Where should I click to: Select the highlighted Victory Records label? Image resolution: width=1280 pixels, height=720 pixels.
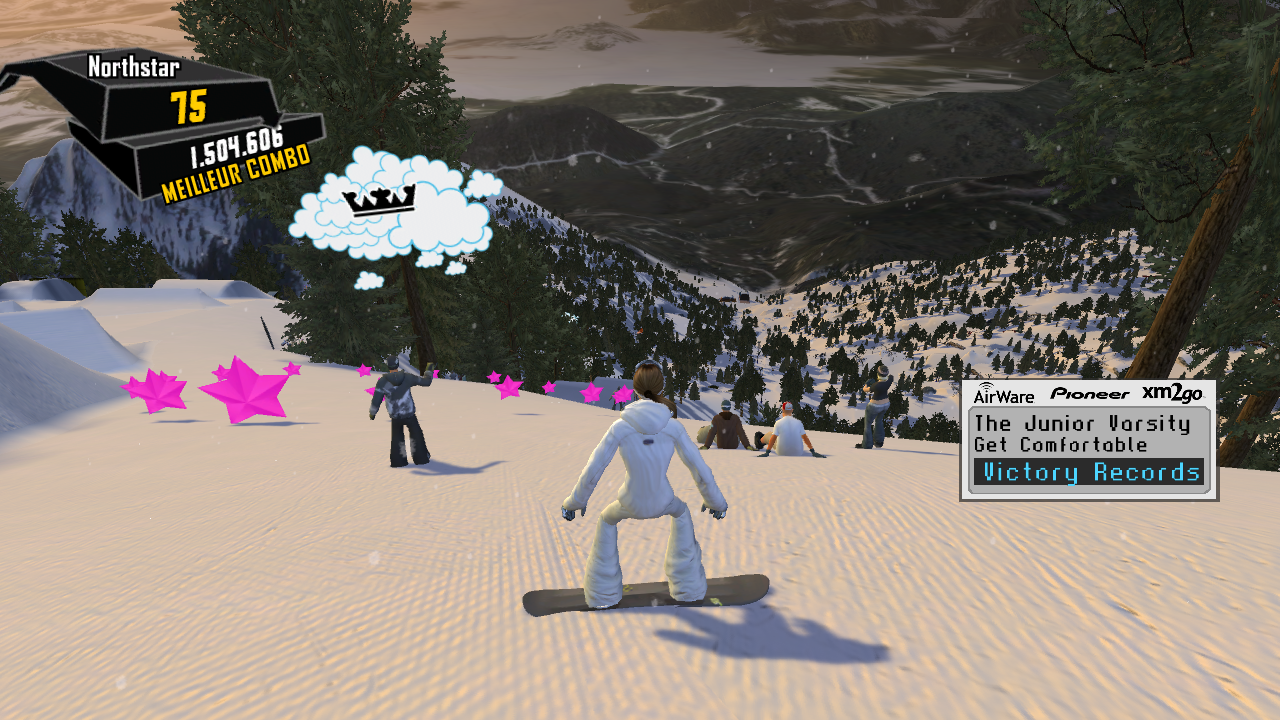click(1091, 473)
